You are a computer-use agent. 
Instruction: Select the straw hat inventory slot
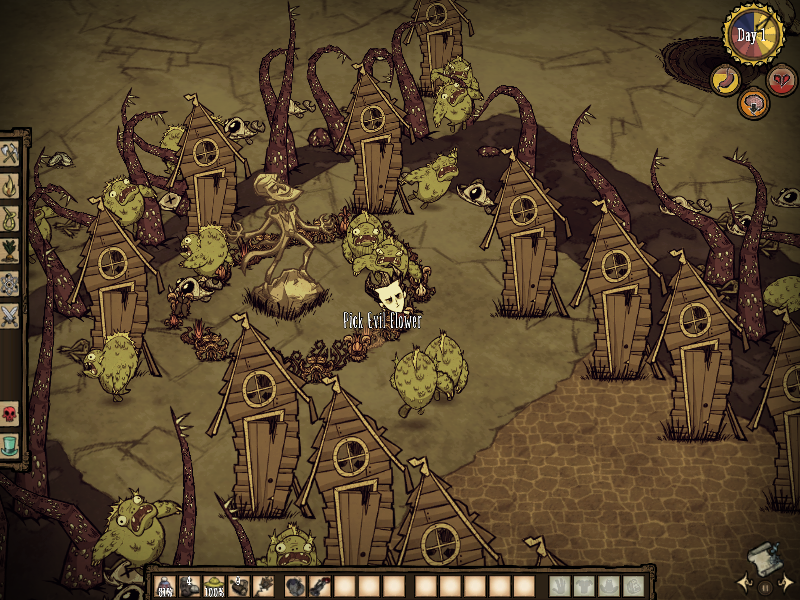pyautogui.click(x=213, y=586)
